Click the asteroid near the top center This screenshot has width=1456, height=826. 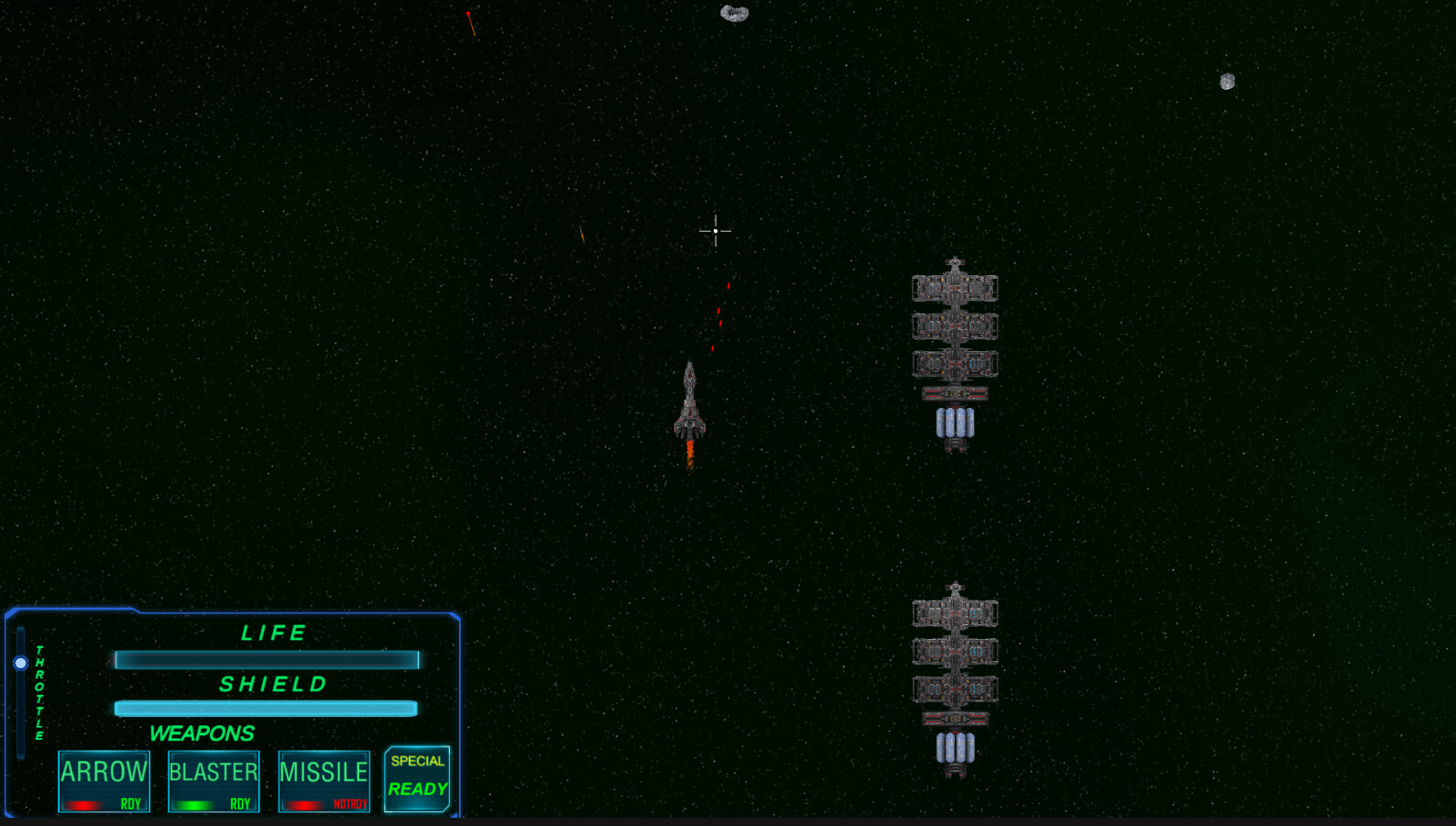tap(733, 13)
